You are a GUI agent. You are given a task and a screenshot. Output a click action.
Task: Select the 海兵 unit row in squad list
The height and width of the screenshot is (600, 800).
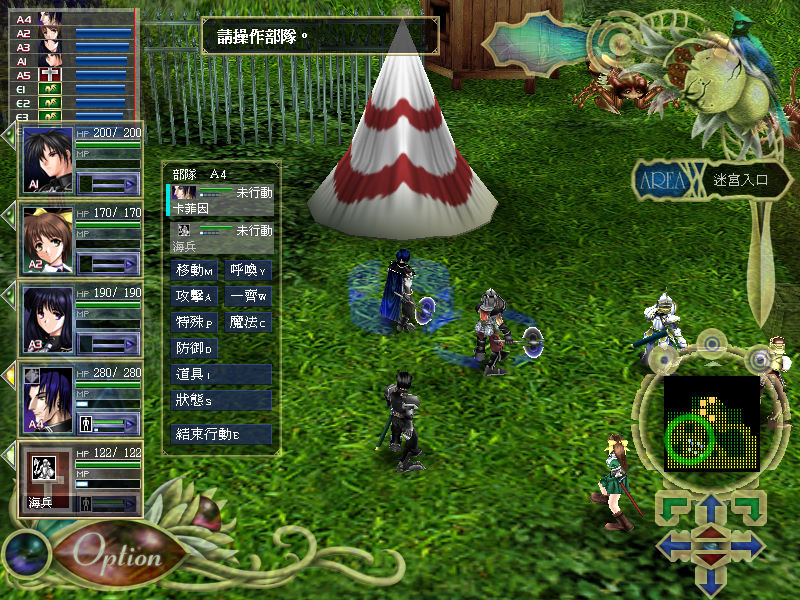(221, 235)
